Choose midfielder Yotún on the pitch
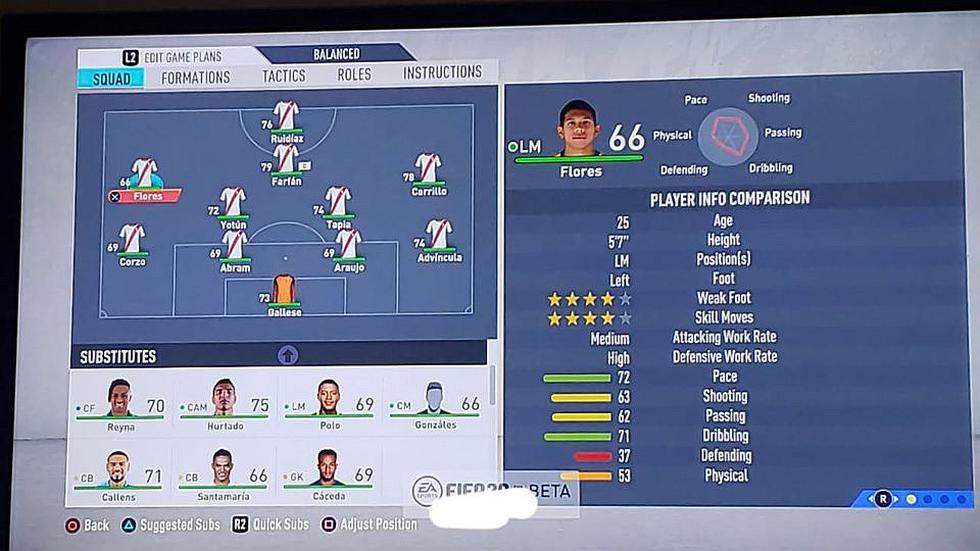The image size is (980, 551). pos(233,204)
